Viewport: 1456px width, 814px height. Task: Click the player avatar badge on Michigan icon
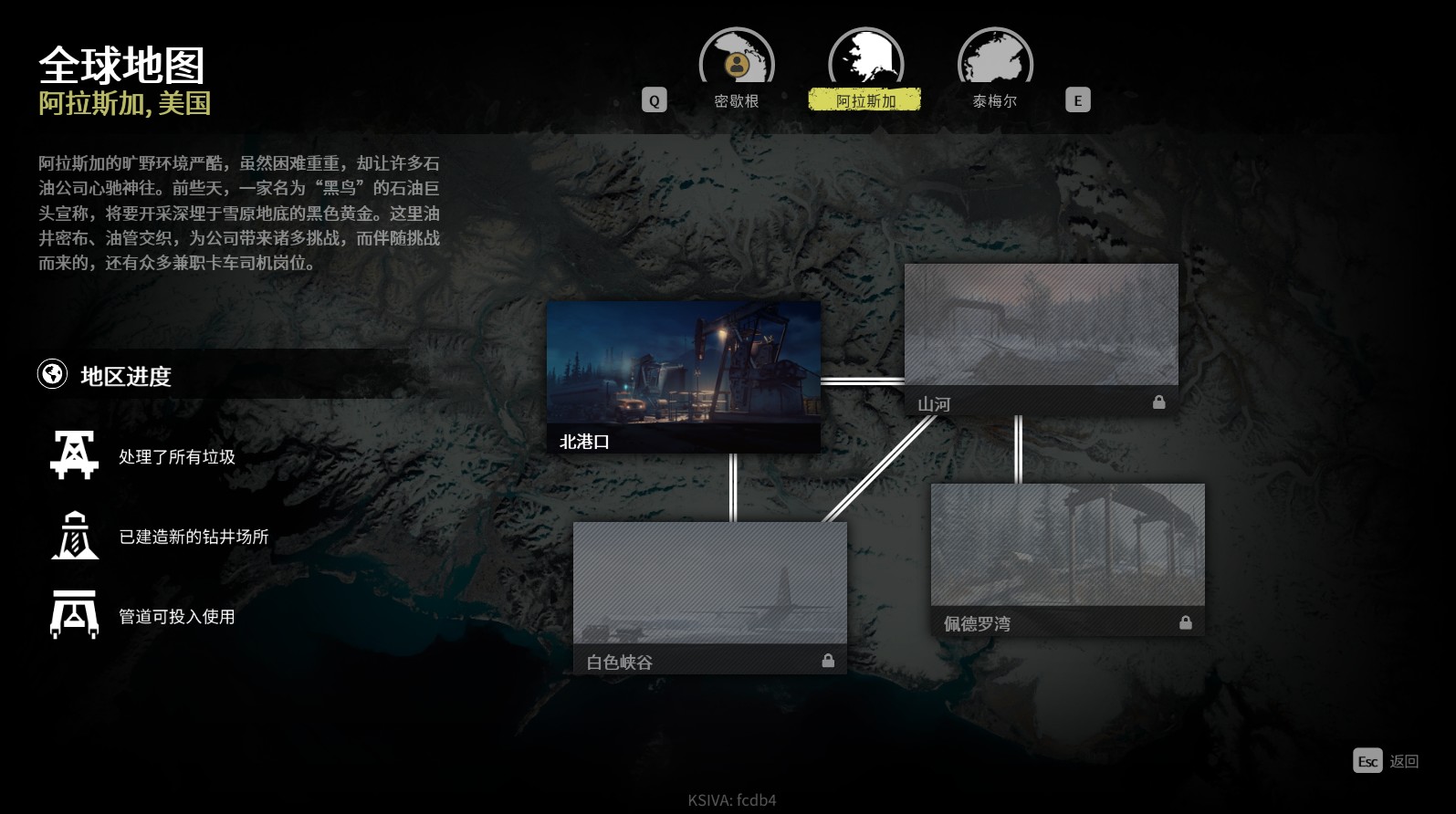736,65
